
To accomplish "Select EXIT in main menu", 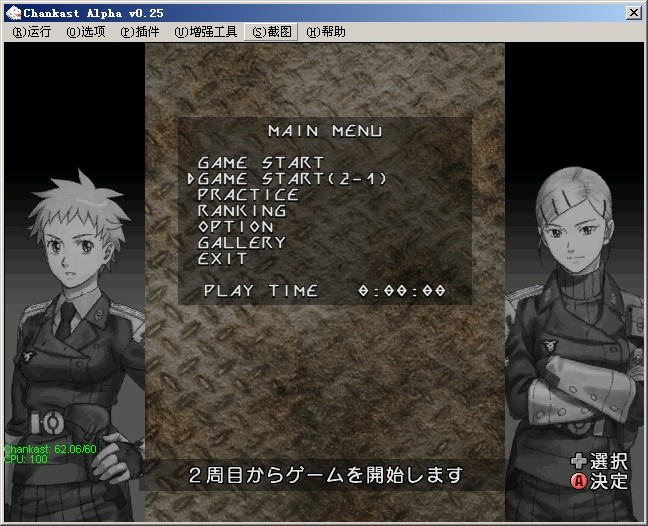I will click(223, 258).
